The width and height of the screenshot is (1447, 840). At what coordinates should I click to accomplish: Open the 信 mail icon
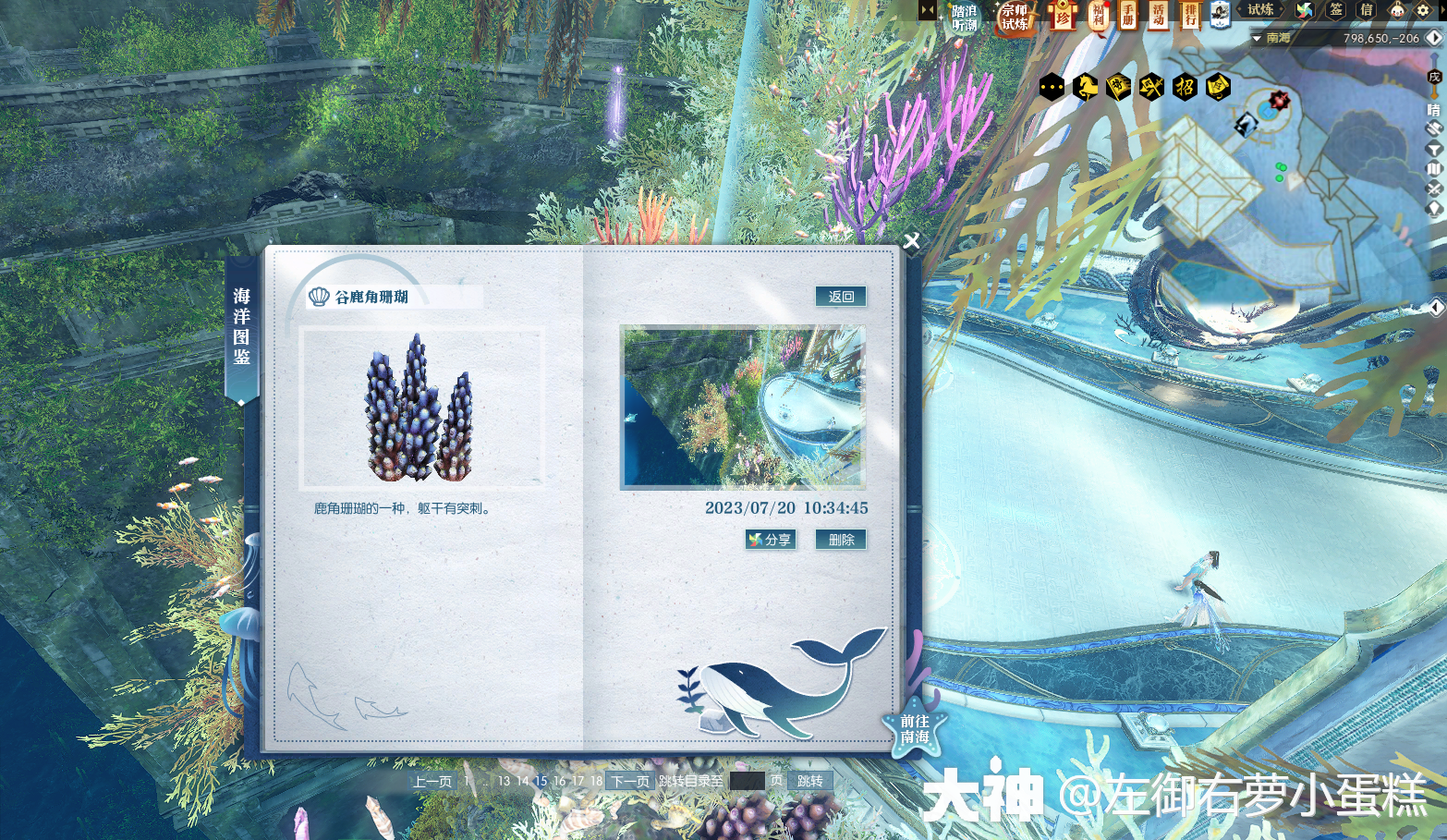tap(1368, 10)
